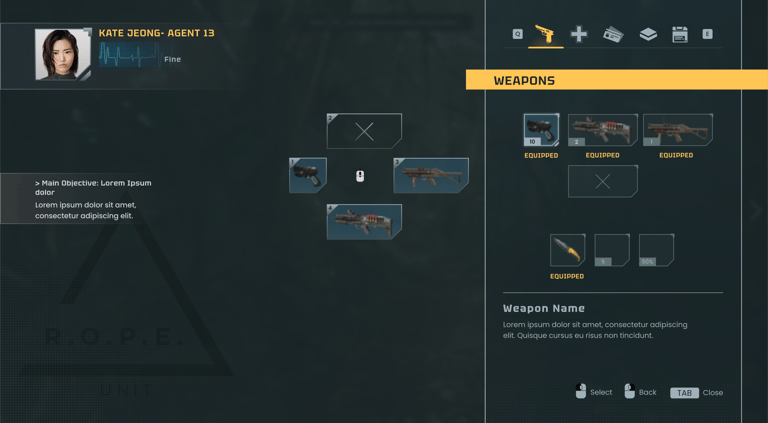The width and height of the screenshot is (768, 423).
Task: Select the equipped pistol in Weapons list
Action: tap(541, 130)
